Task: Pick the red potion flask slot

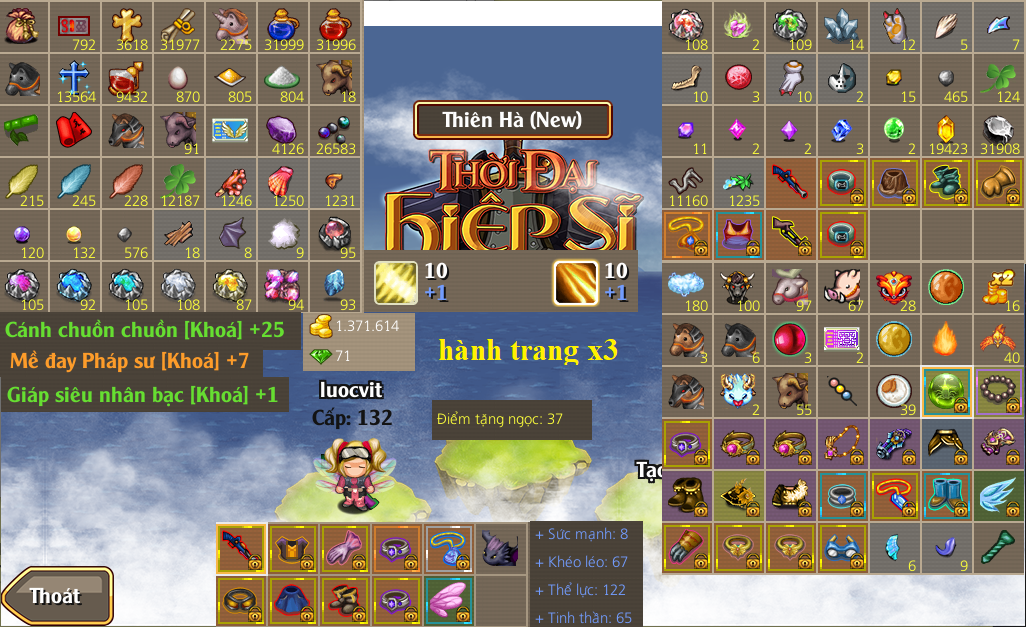Action: pyautogui.click(x=335, y=26)
